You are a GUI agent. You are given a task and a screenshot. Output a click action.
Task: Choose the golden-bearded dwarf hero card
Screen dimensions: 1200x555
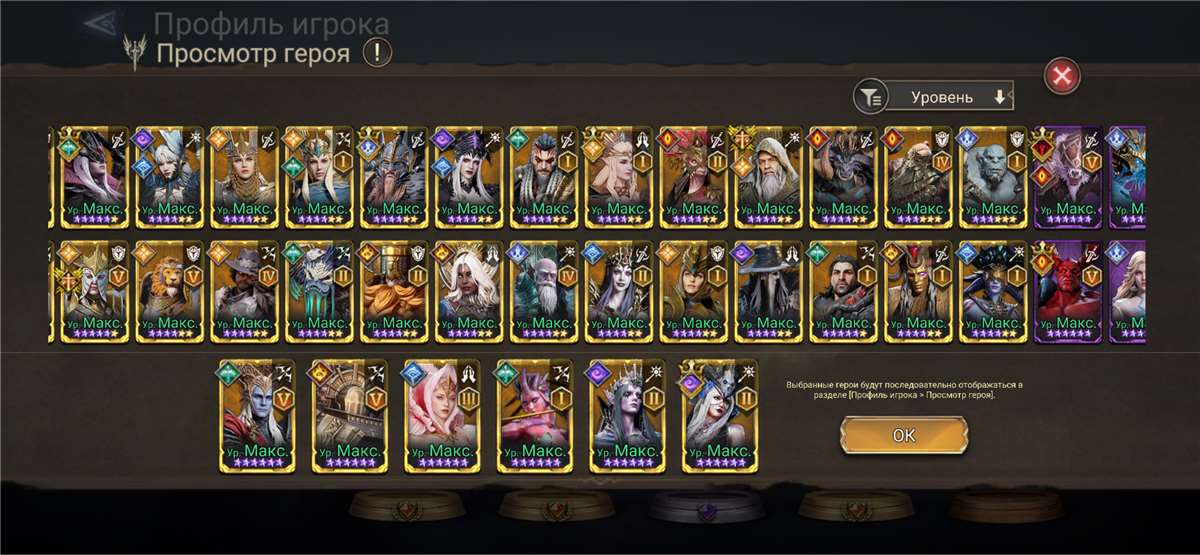pos(391,290)
